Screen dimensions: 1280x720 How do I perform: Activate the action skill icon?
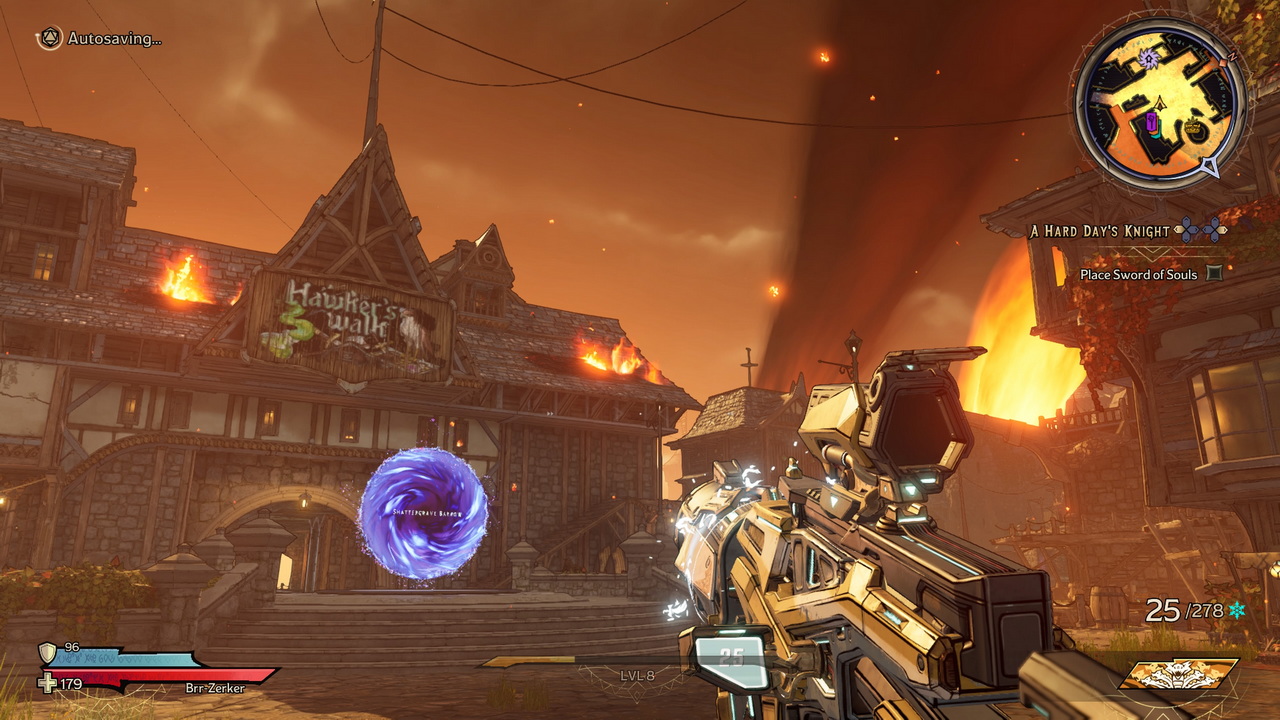(1177, 674)
